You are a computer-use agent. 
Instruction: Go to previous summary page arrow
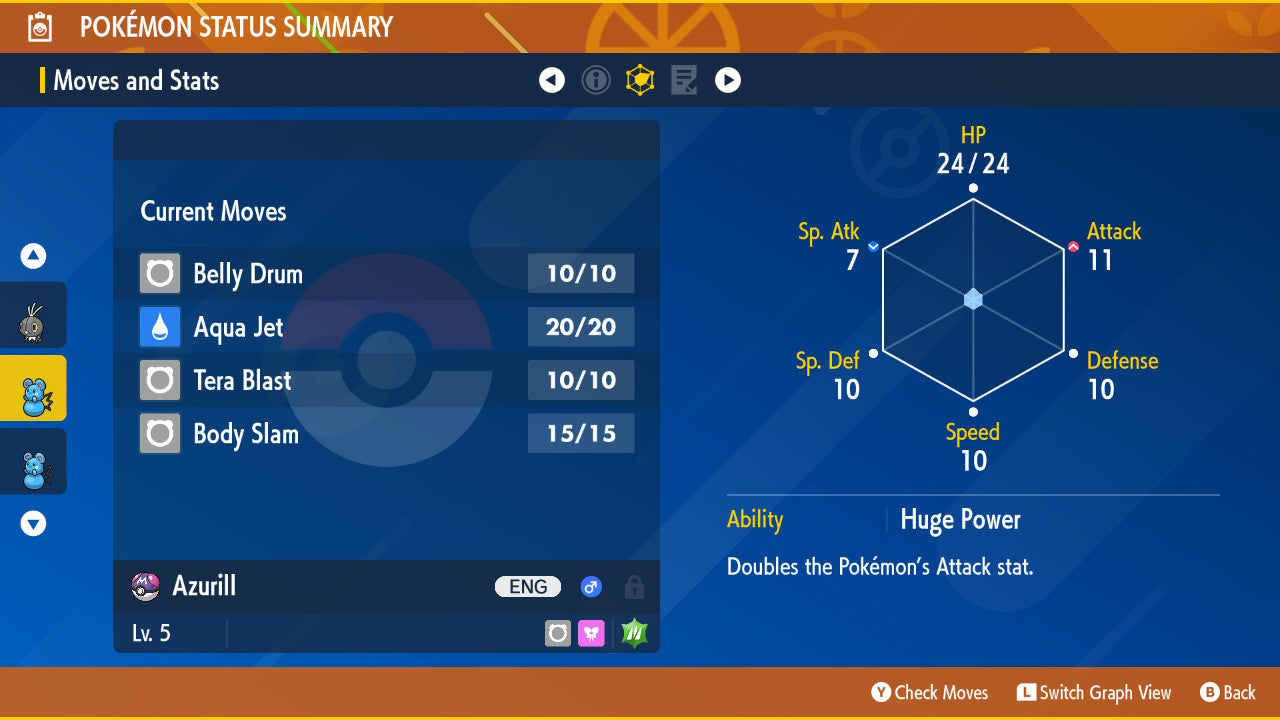click(x=552, y=80)
